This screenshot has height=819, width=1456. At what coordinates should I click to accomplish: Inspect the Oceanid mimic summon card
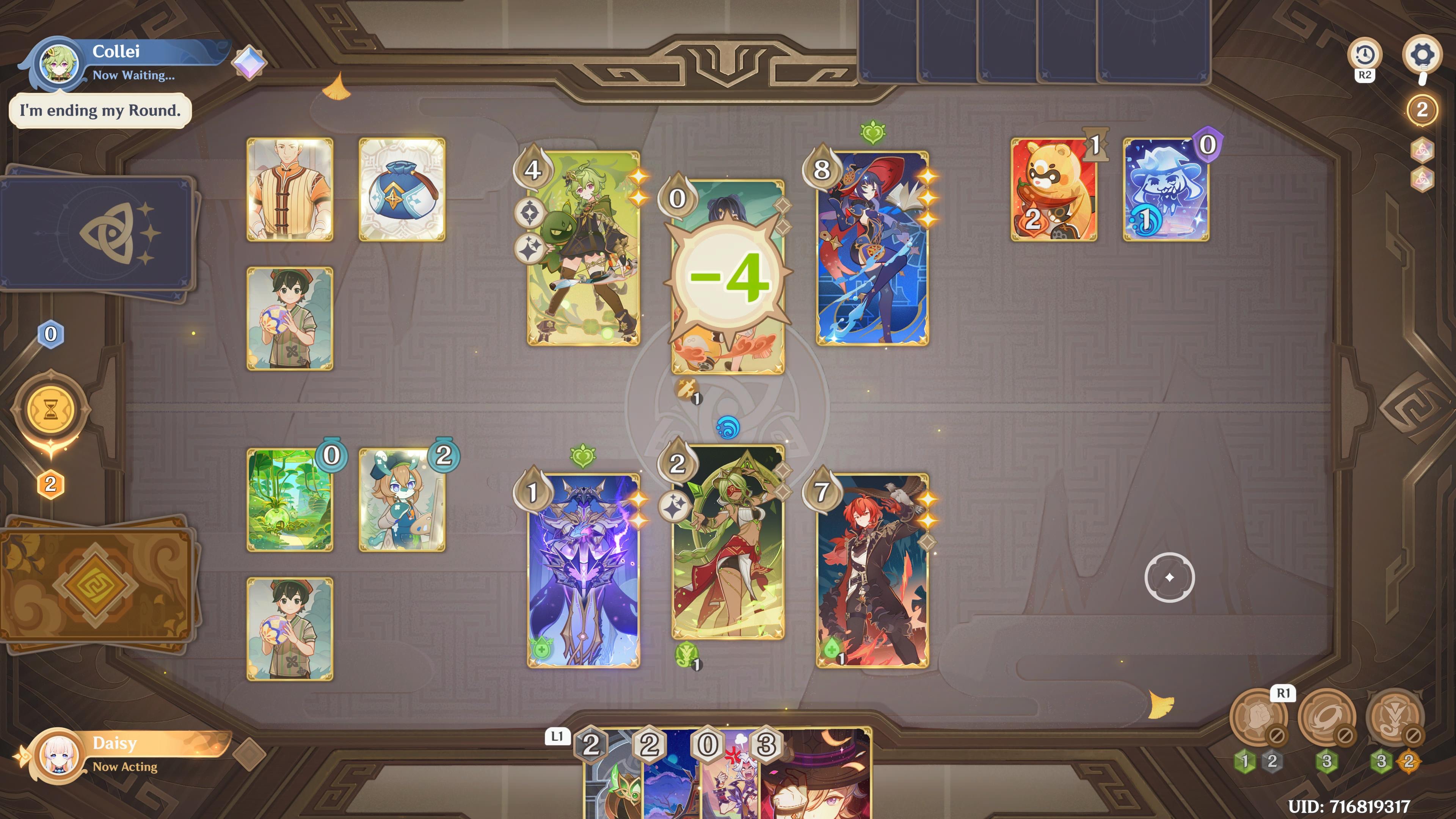(1168, 190)
